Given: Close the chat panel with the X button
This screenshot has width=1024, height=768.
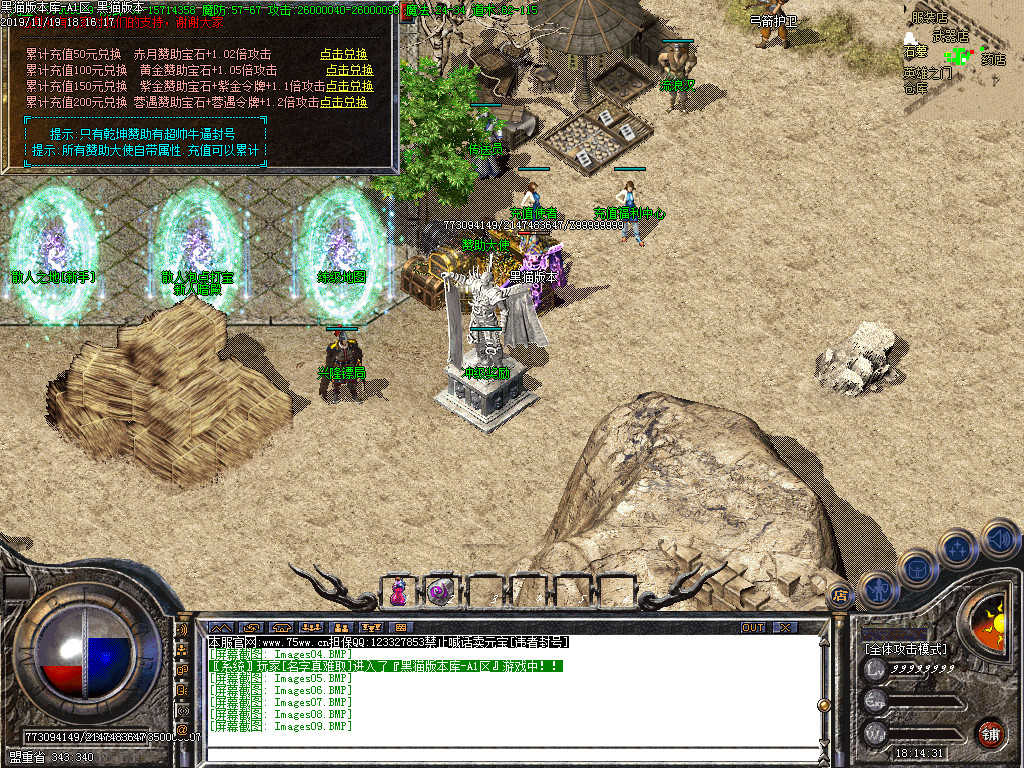Looking at the screenshot, I should coord(785,627).
